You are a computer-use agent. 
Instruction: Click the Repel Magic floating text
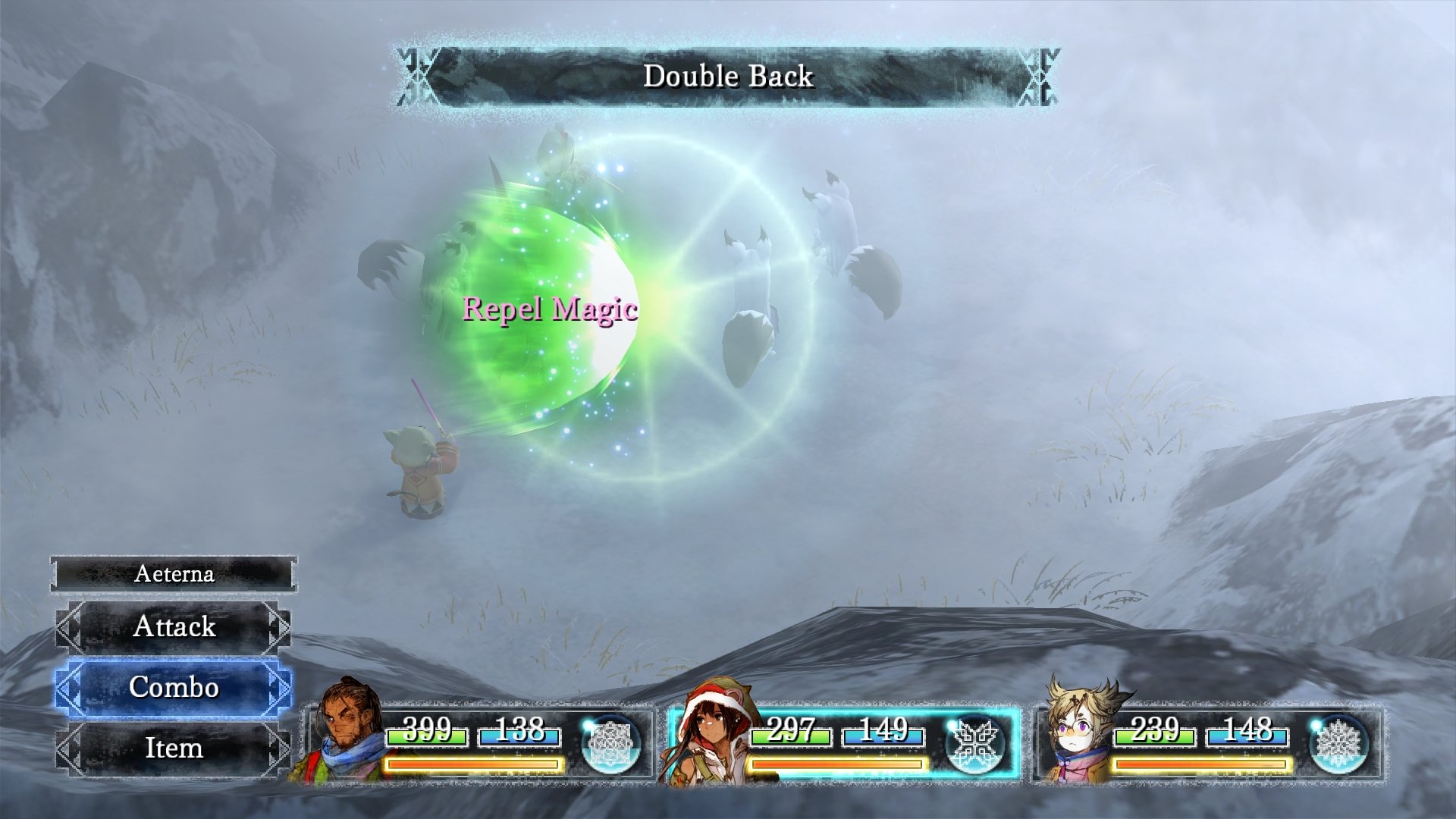551,309
